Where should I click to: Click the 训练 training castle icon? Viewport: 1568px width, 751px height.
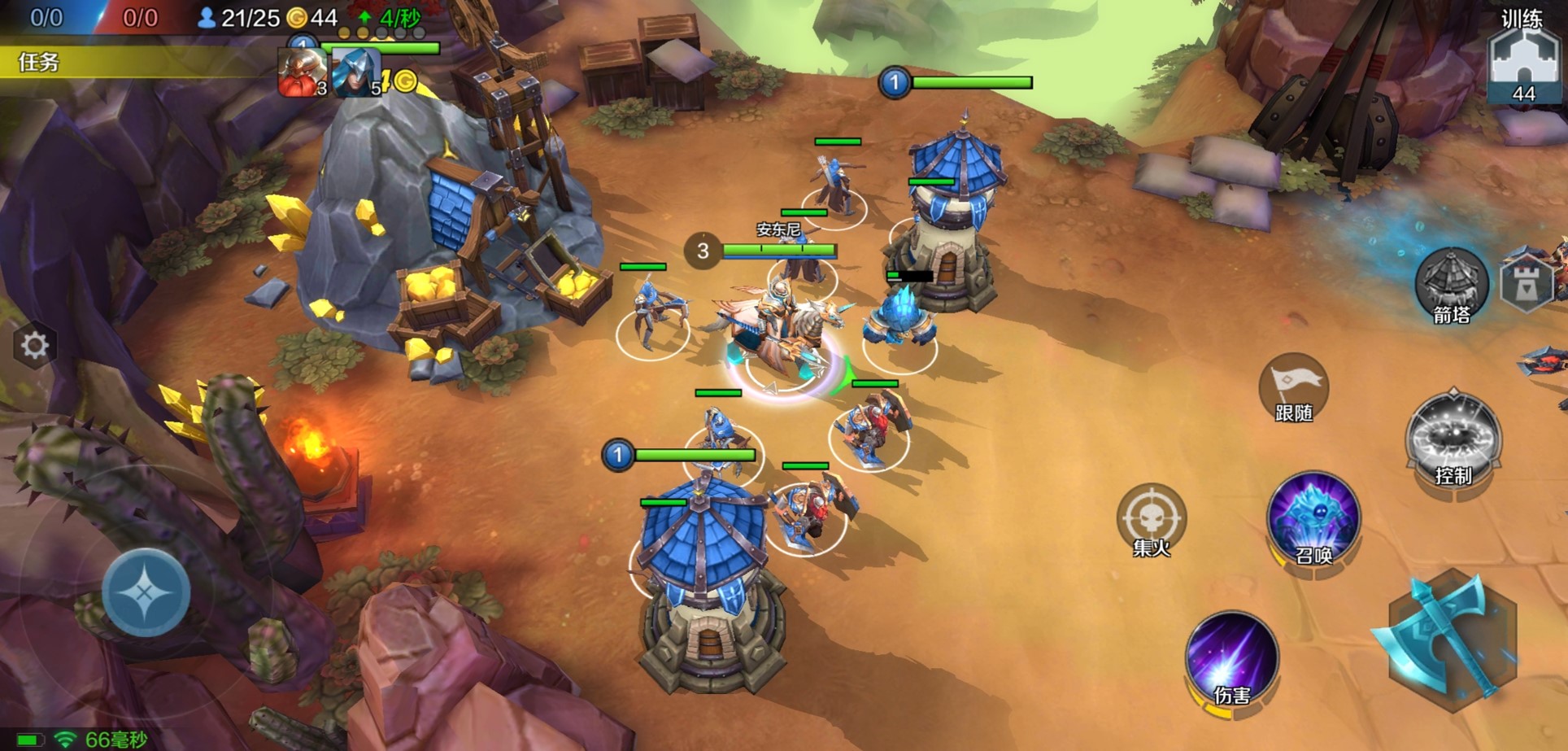[x=1522, y=61]
